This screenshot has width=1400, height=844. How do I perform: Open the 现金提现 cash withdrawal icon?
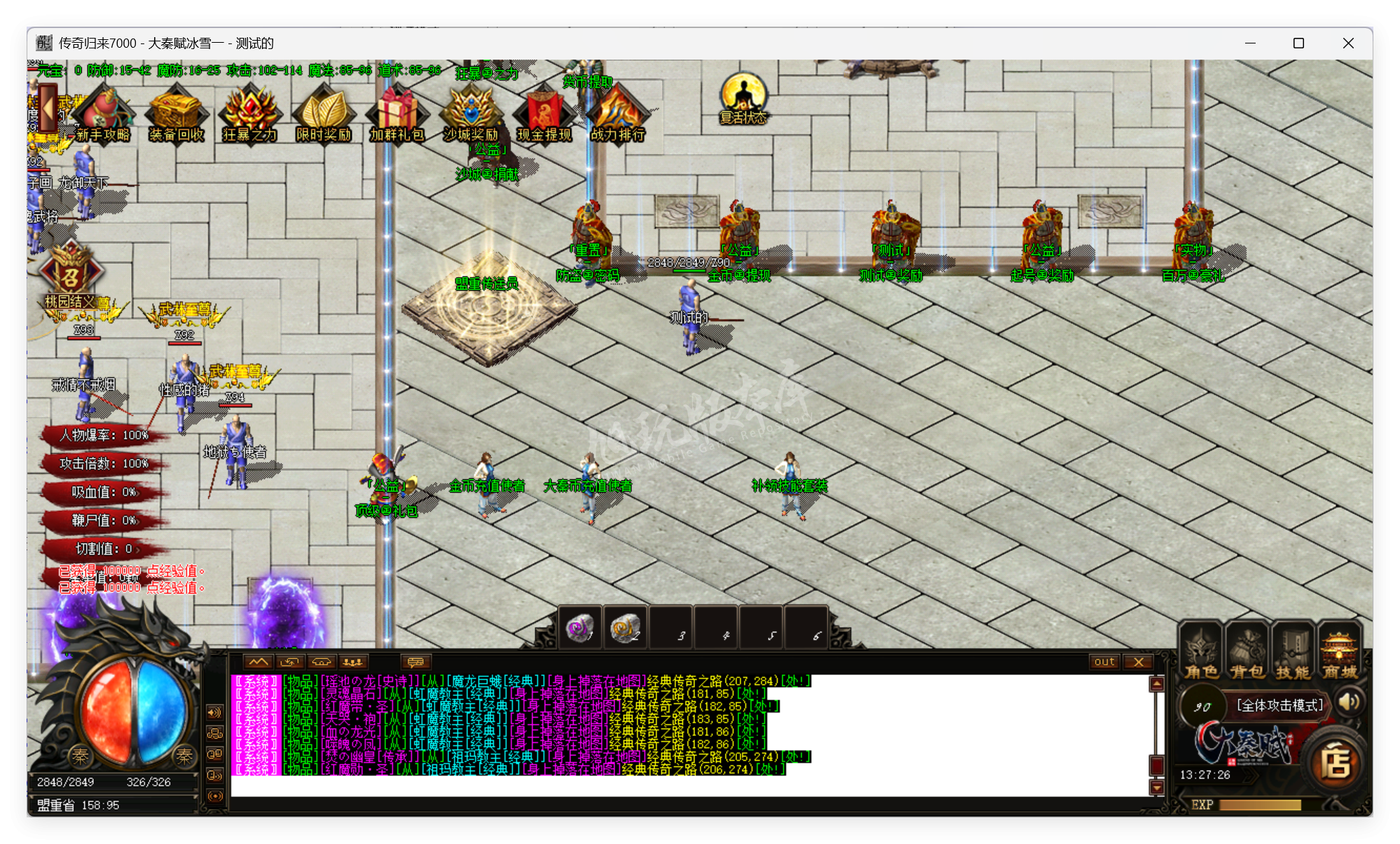click(x=544, y=114)
